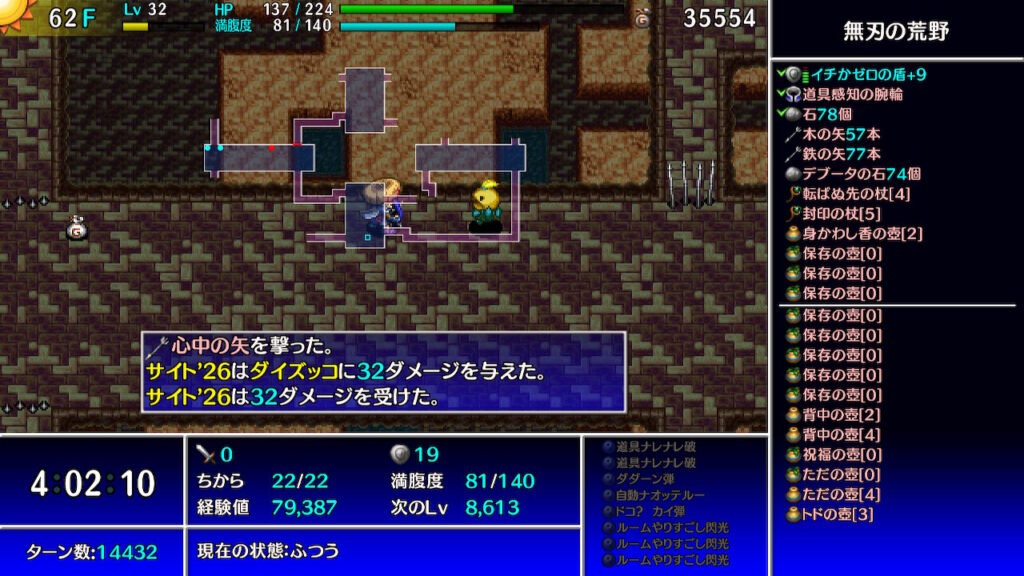Select the ただの壺[0] pot
The image size is (1024, 576).
coord(841,475)
